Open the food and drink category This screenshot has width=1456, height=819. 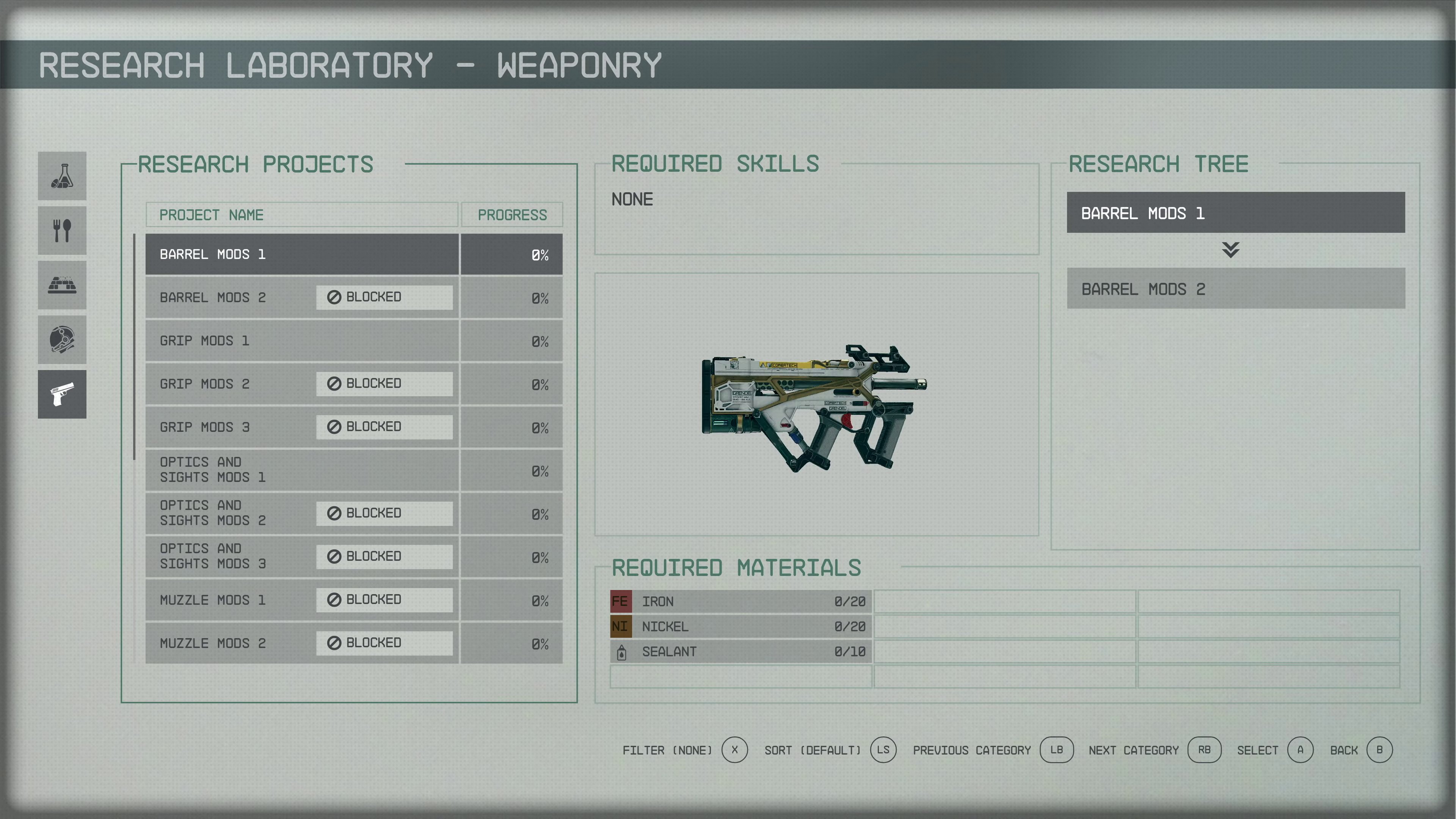click(62, 231)
